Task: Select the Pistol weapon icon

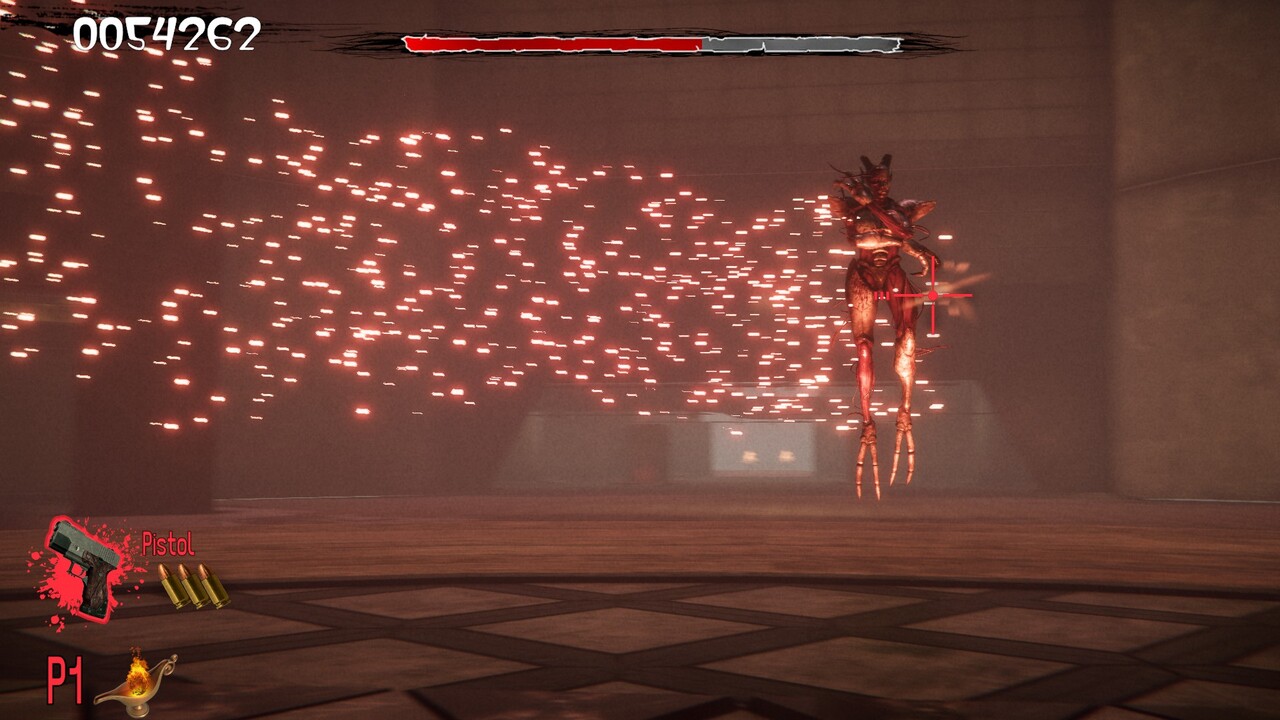Action: pyautogui.click(x=84, y=567)
